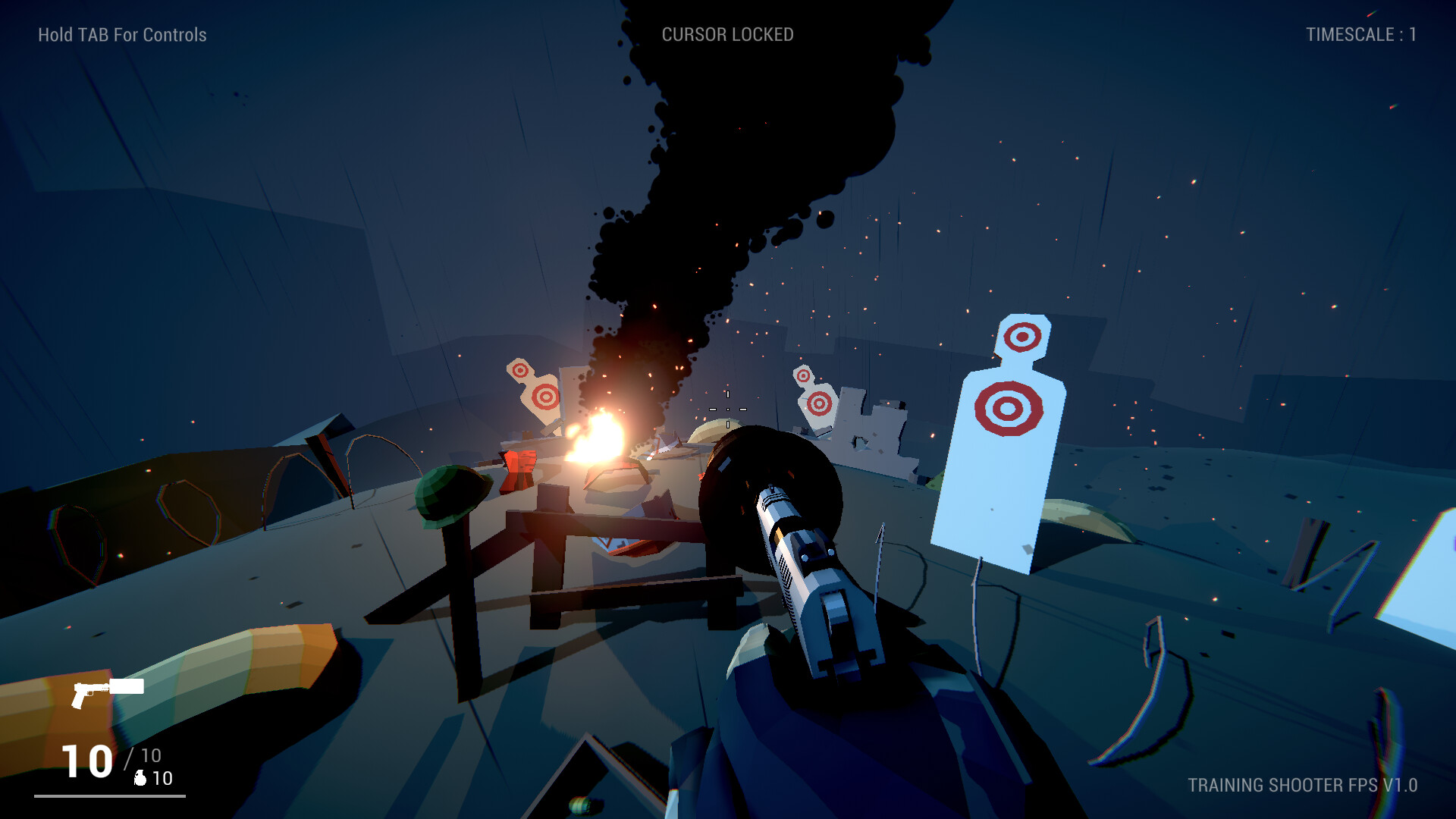Click the CURSOR LOCKED status text
Viewport: 1456px width, 819px height.
point(728,33)
